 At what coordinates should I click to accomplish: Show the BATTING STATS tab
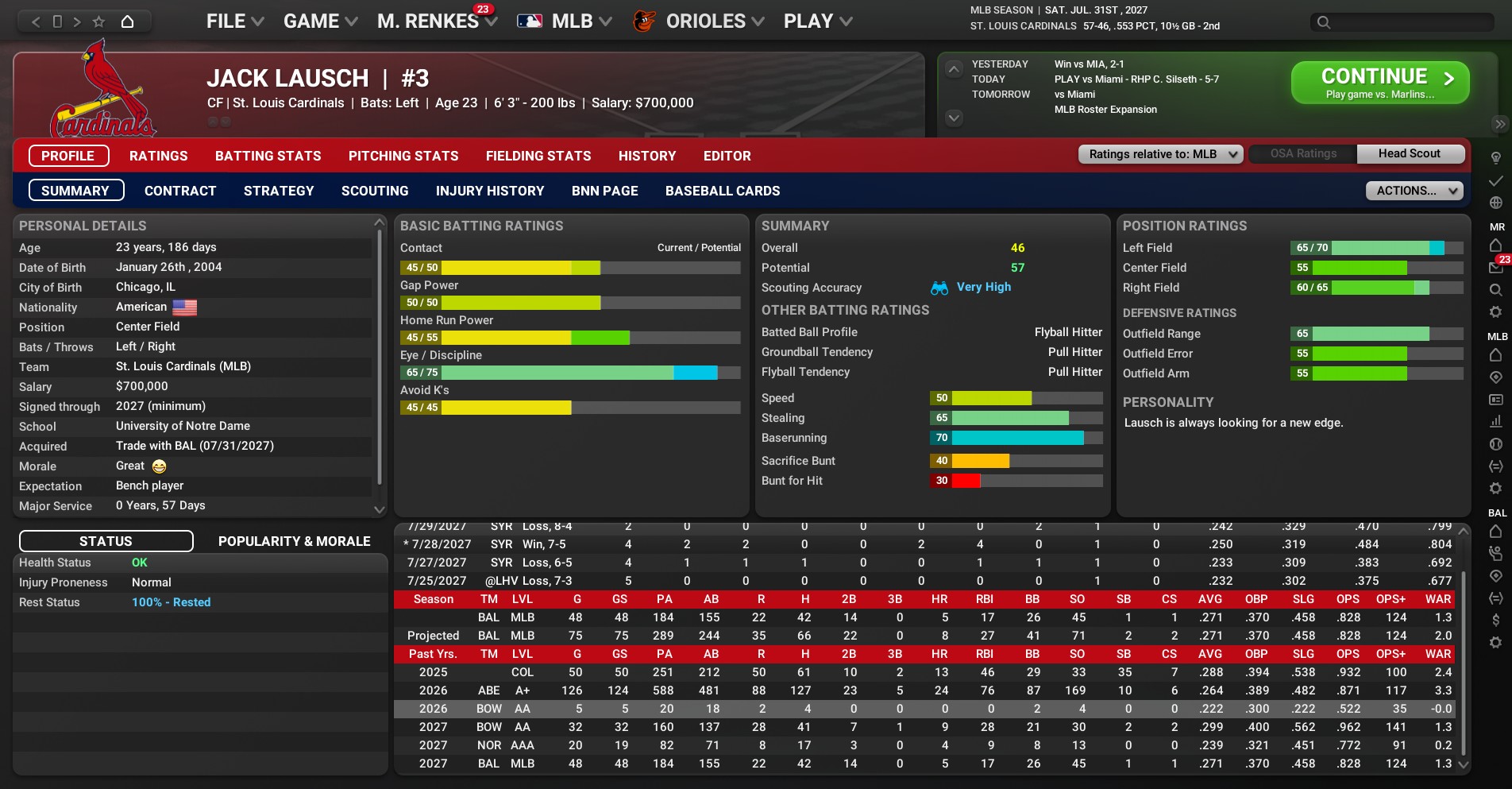pyautogui.click(x=268, y=156)
